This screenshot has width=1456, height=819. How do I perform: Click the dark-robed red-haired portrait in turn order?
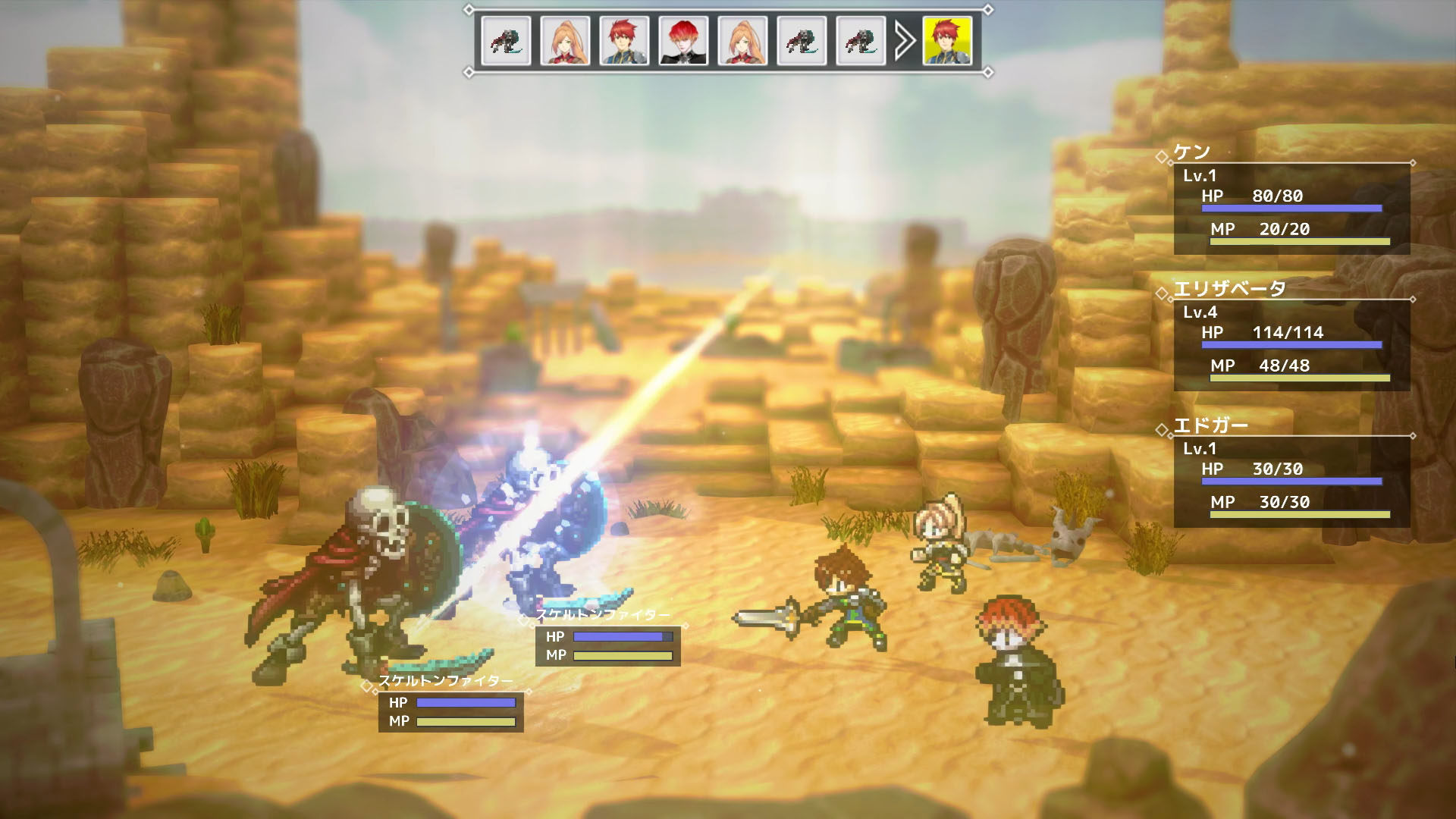683,40
